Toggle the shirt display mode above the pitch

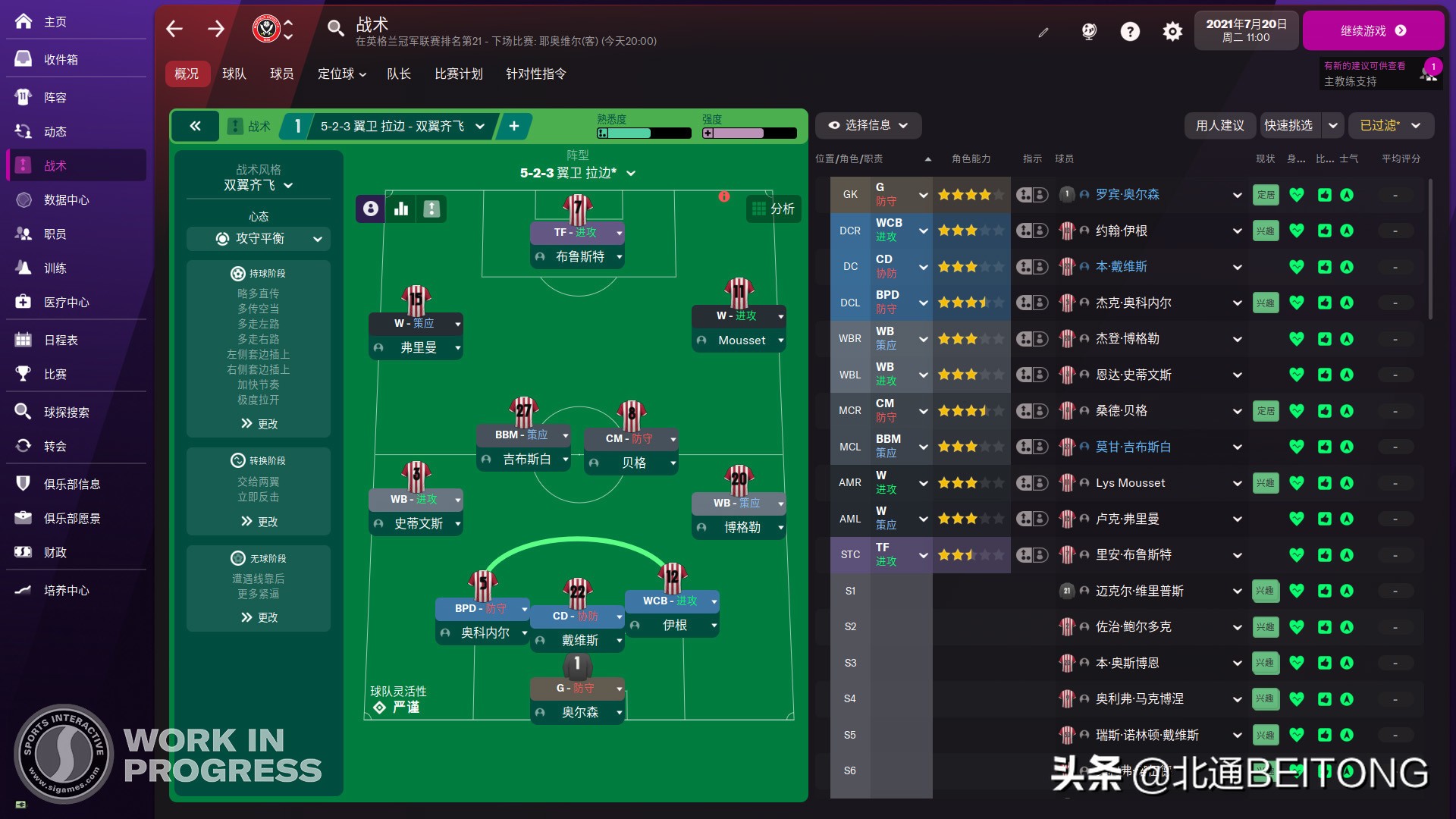click(431, 209)
